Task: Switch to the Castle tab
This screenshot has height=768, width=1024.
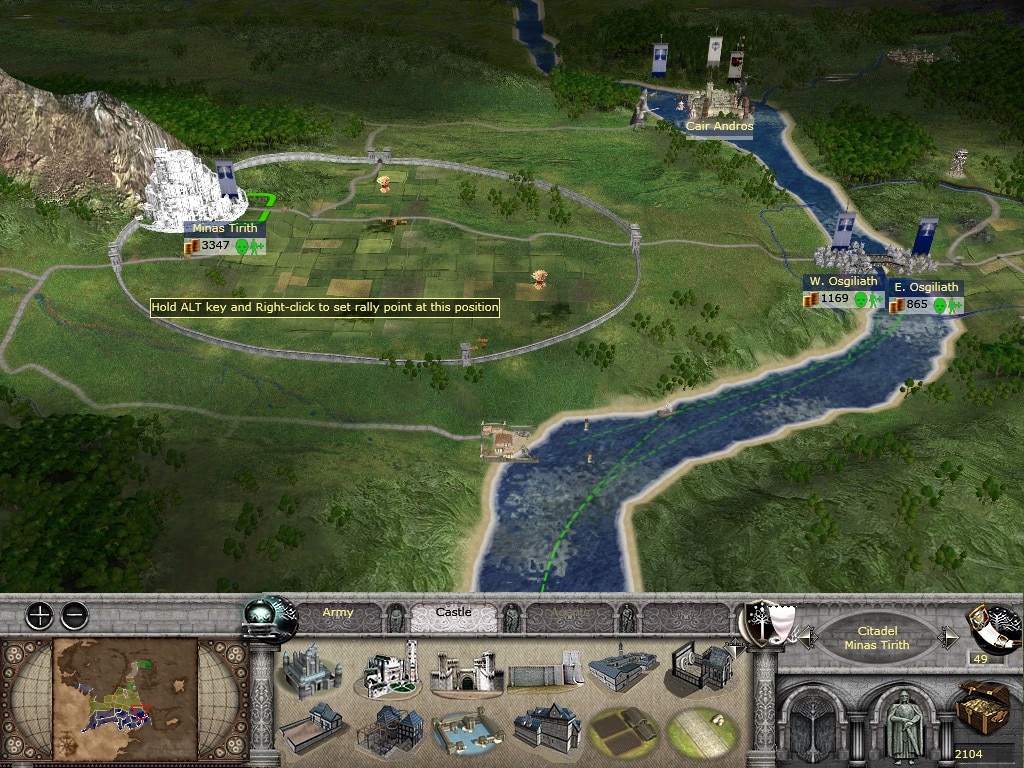Action: click(453, 613)
